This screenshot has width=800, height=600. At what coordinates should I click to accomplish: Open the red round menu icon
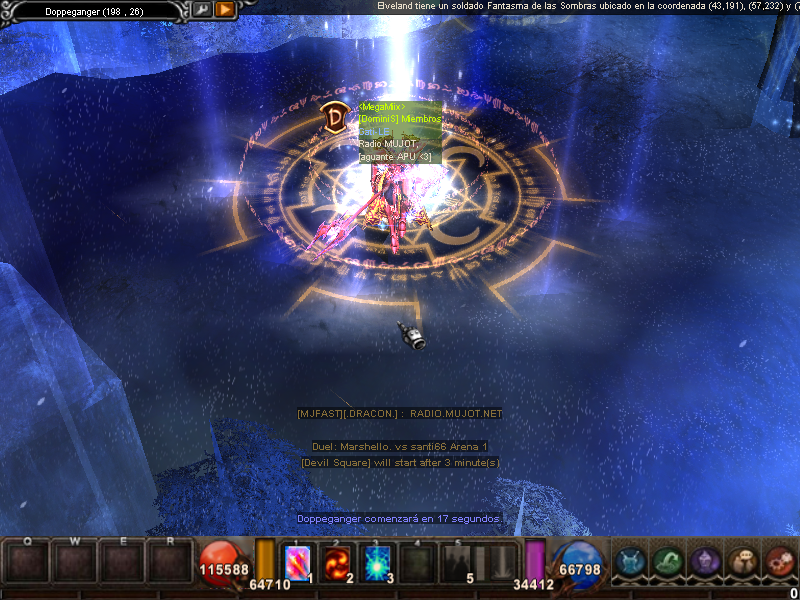coord(779,562)
